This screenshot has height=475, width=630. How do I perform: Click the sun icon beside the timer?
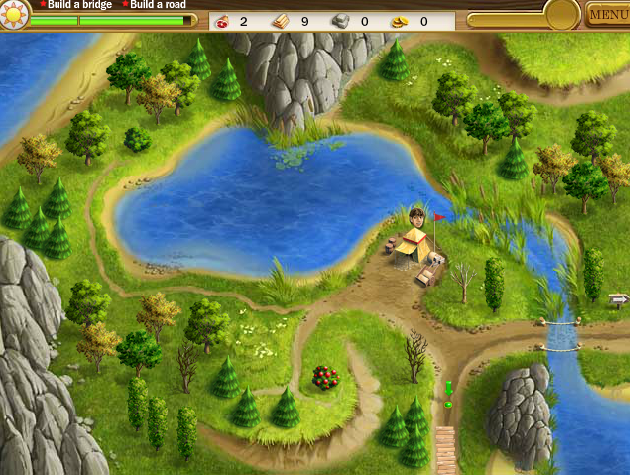pos(15,15)
